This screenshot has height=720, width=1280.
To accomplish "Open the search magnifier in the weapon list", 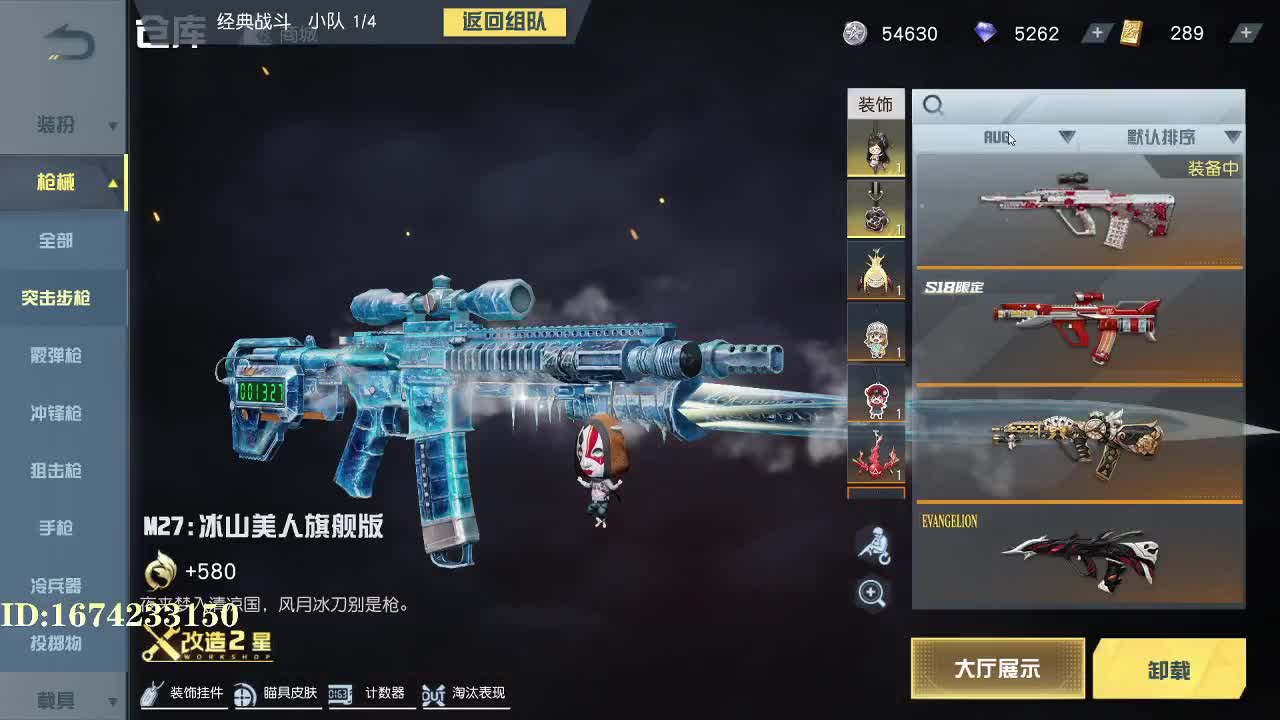I will (x=934, y=105).
